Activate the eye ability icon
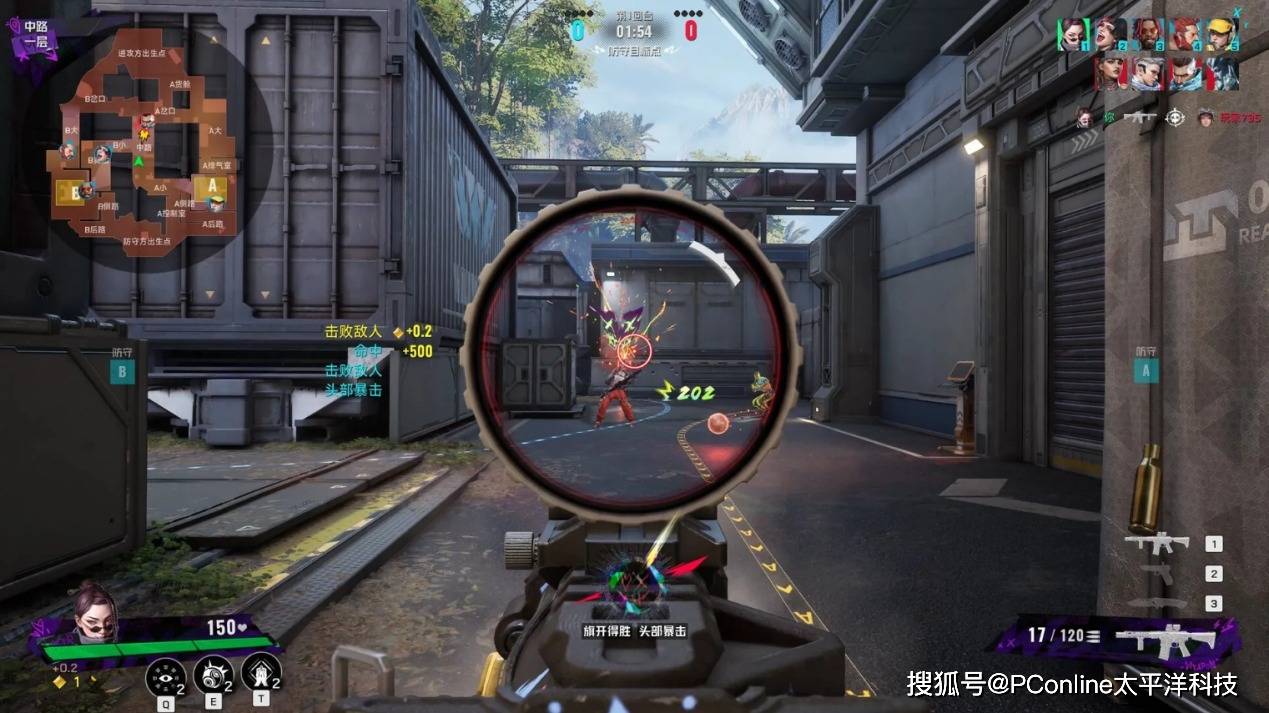Viewport: 1269px width, 713px height. (164, 676)
